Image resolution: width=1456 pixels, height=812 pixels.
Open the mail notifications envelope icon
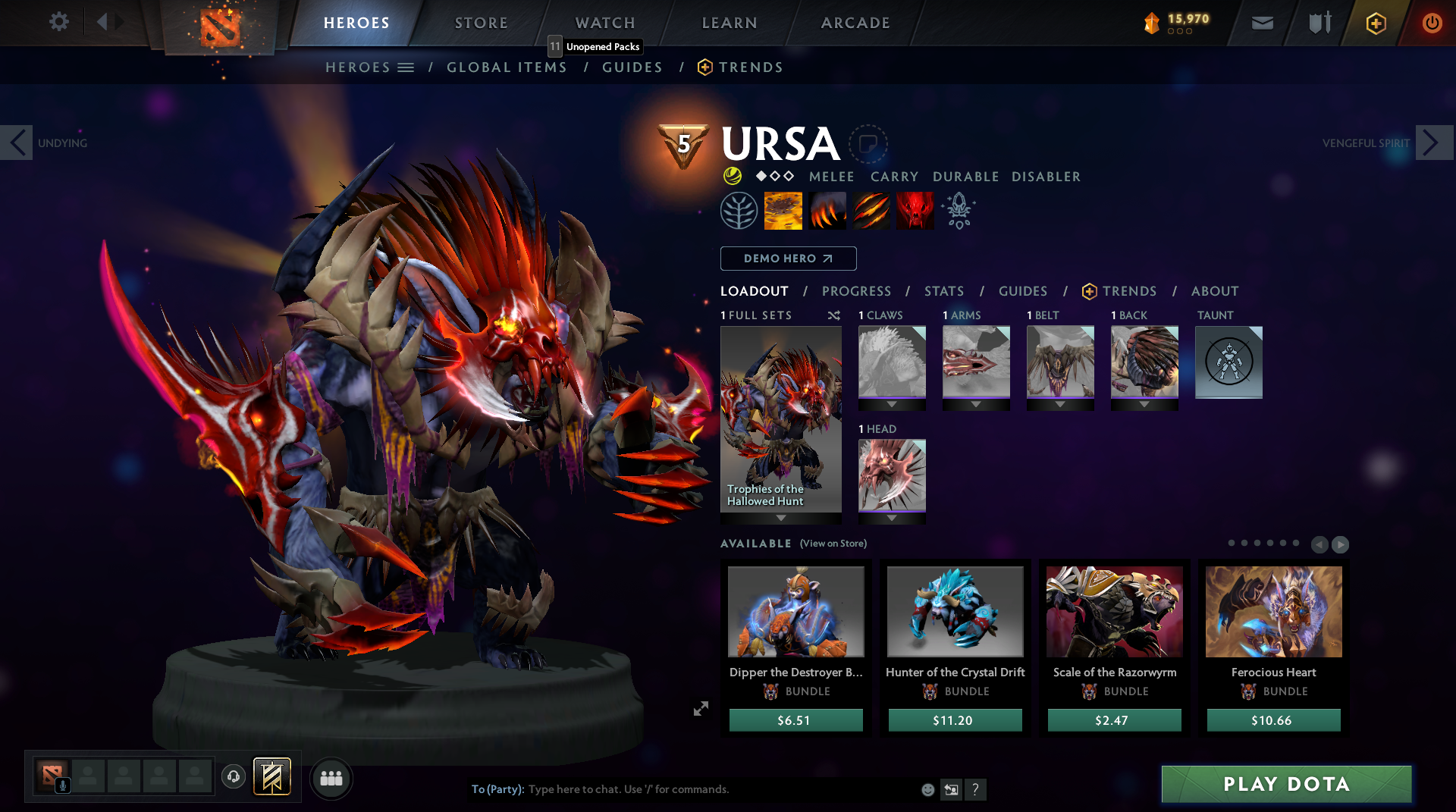click(x=1261, y=23)
